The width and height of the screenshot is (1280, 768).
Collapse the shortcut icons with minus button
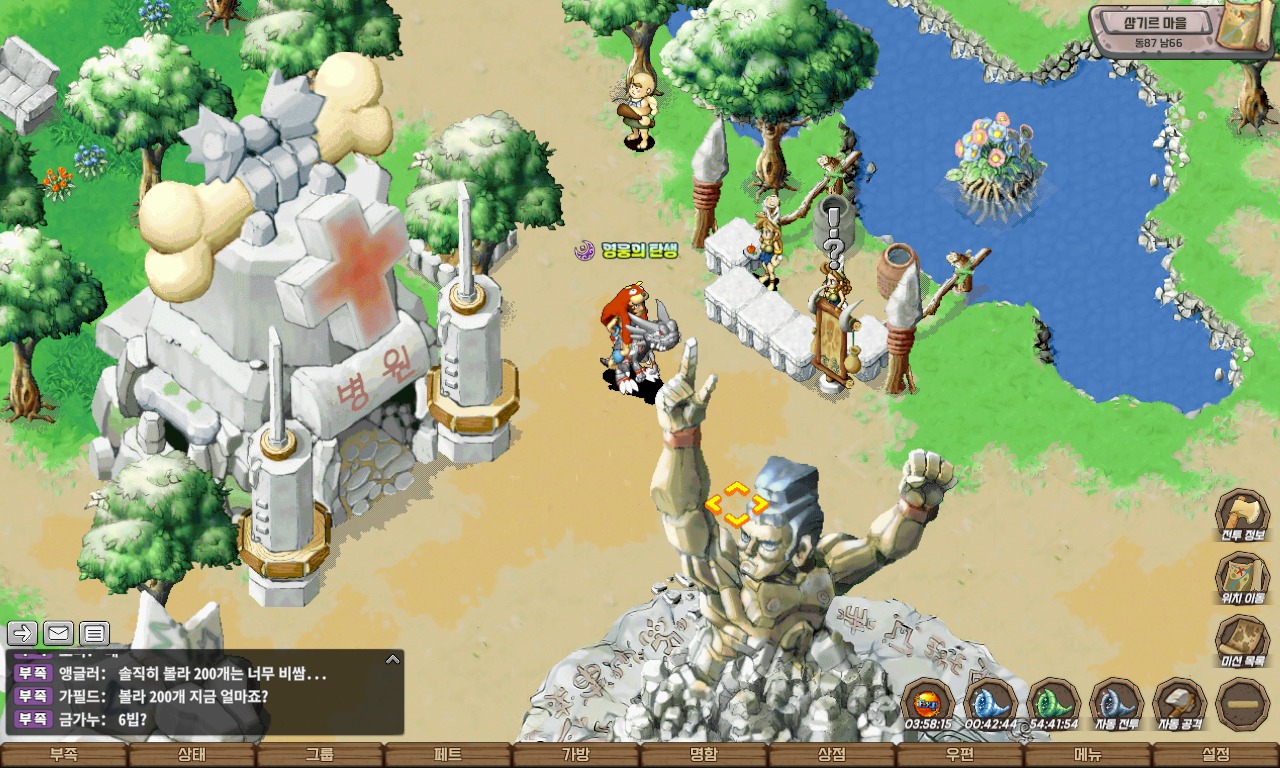[1243, 704]
